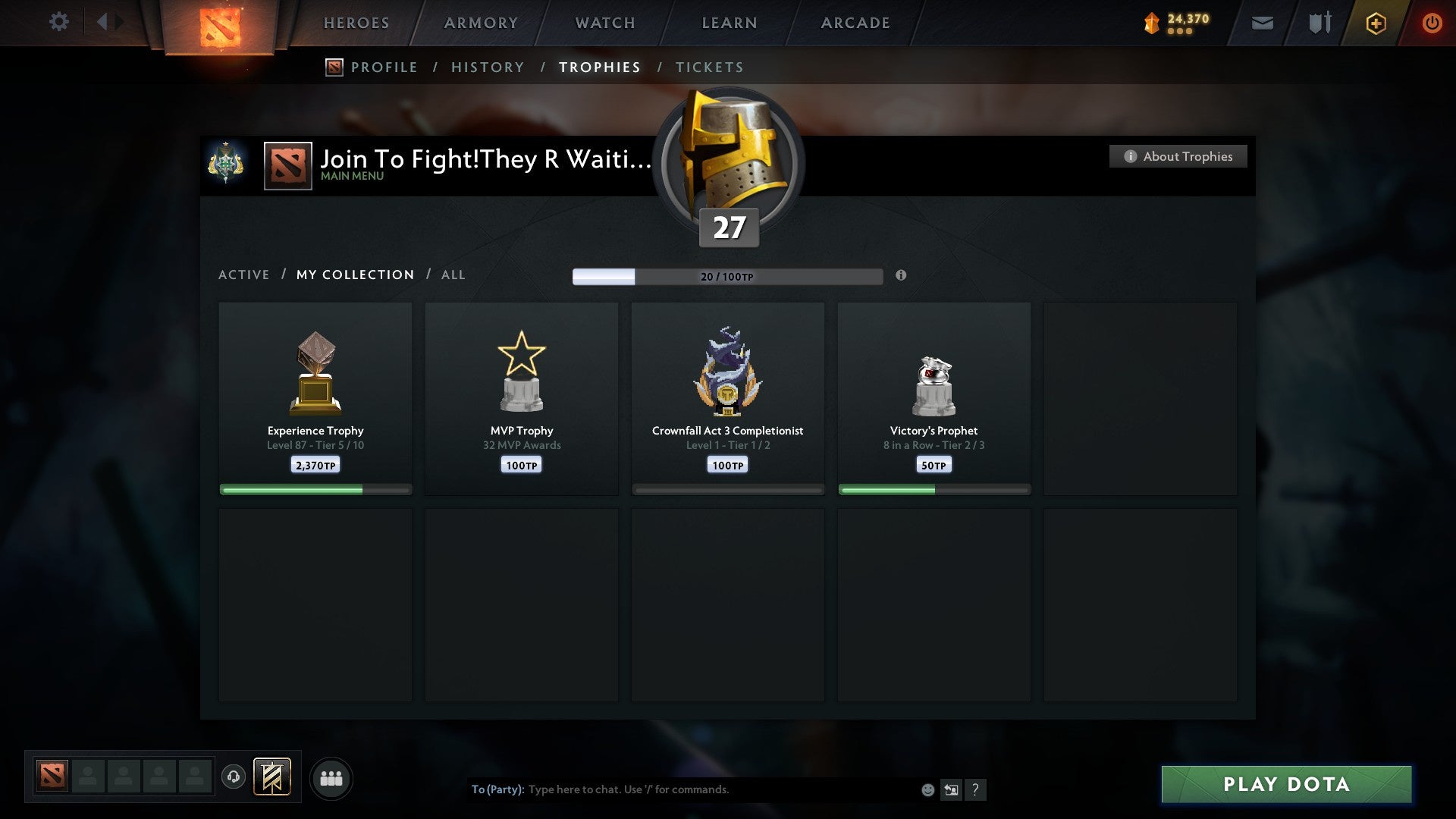
Task: Click the power exit icon
Action: pyautogui.click(x=1433, y=23)
